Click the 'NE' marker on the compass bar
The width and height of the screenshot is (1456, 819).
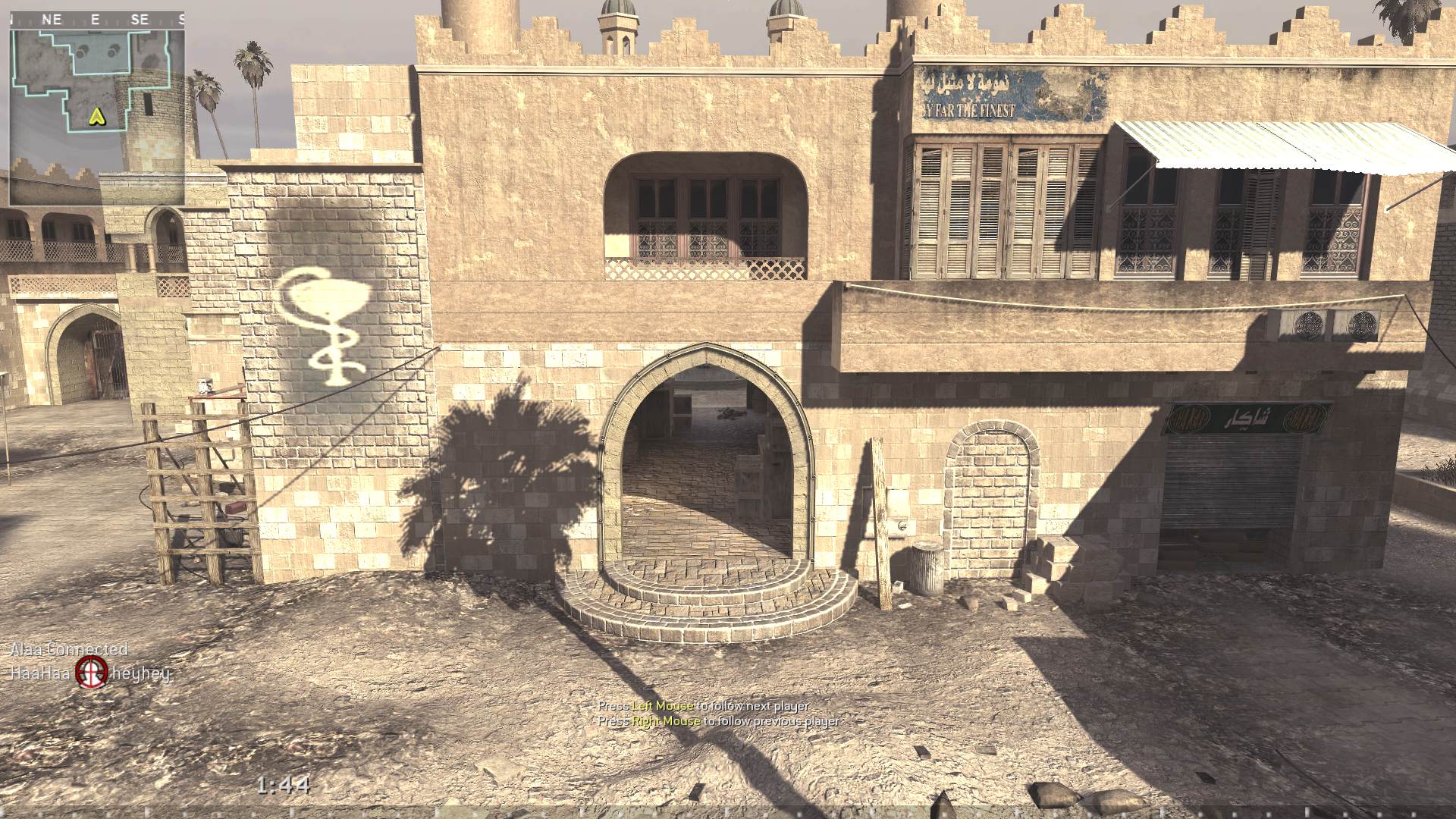(x=52, y=19)
